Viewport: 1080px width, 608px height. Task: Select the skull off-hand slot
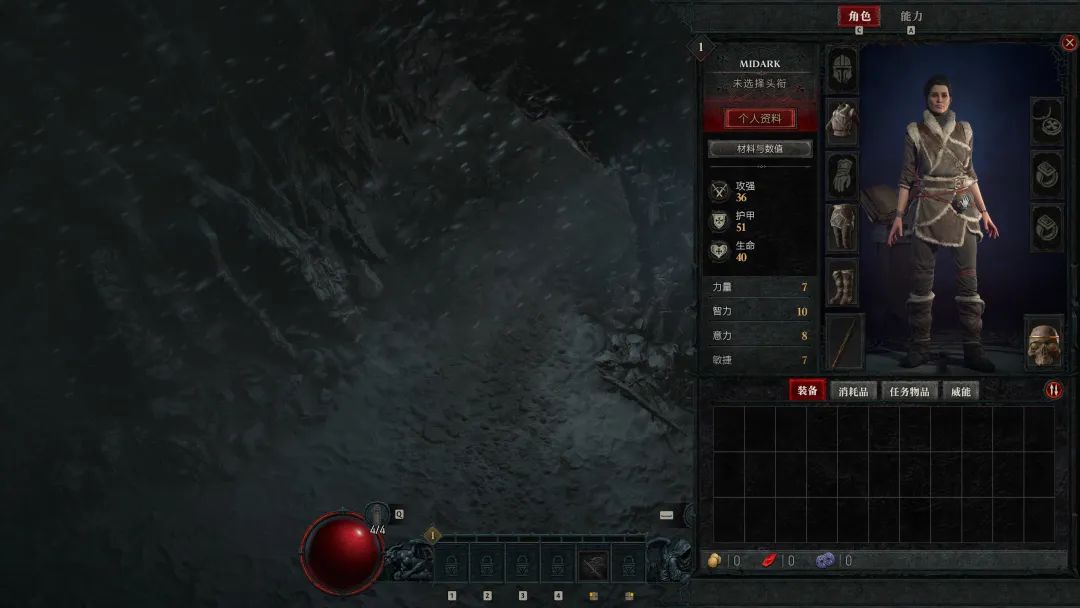pos(1043,342)
